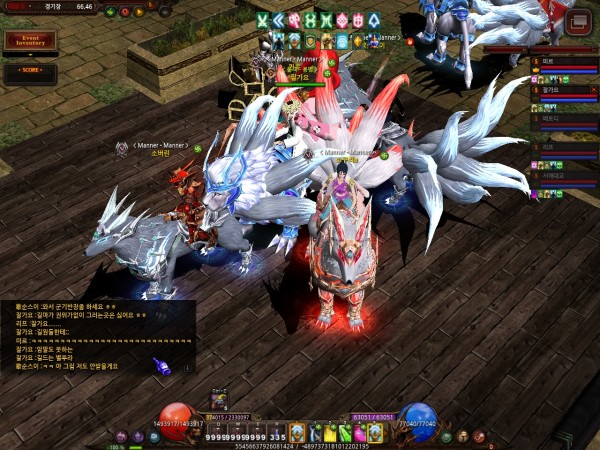Open the window menu button at top right
Image resolution: width=600 pixels, height=450 pixels.
[577, 21]
